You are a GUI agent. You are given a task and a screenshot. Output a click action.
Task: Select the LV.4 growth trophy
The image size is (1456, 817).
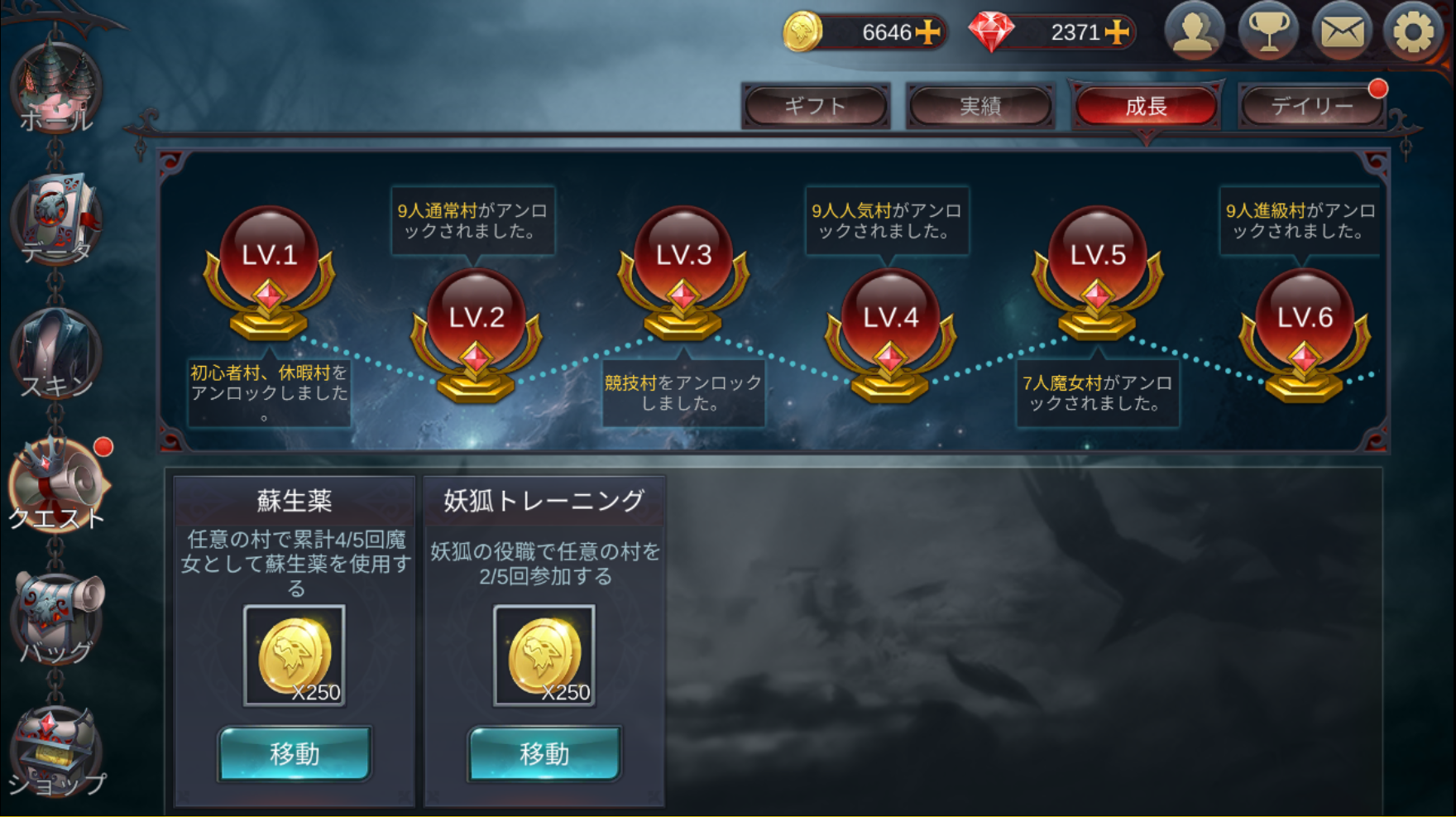(890, 334)
